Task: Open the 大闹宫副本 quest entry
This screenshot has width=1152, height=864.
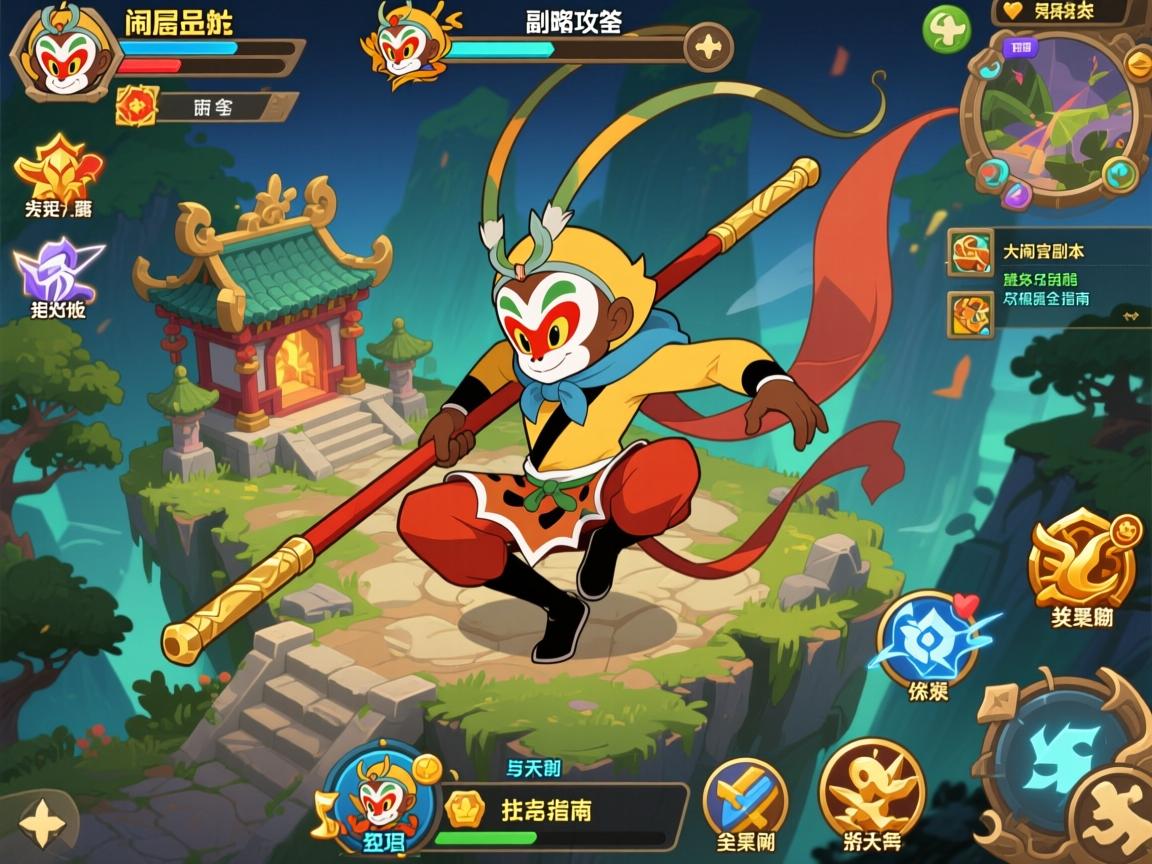Action: [x=1042, y=251]
